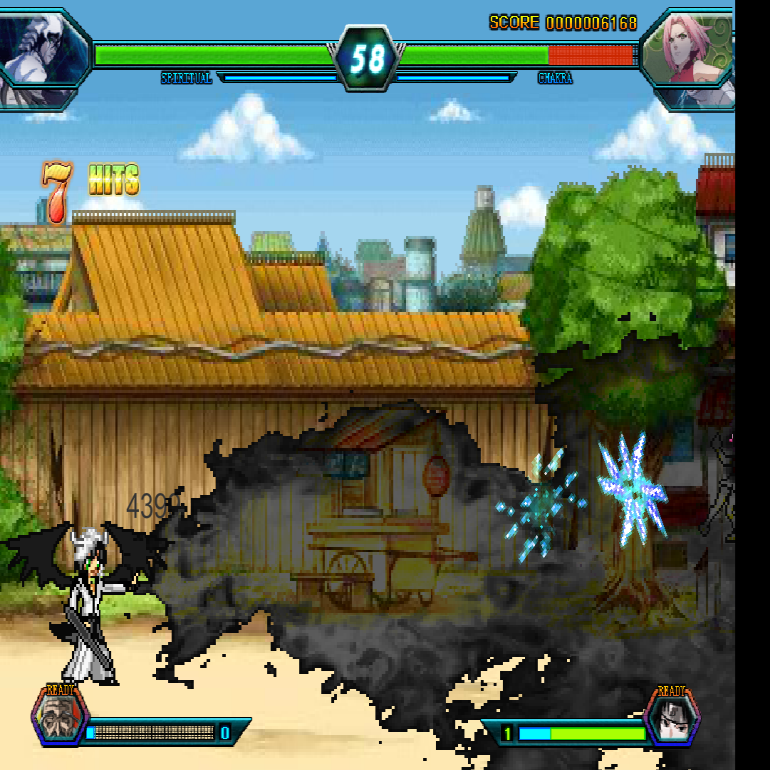Activate the ready masked assist character icon
Screen dimensions: 770x770
click(x=58, y=717)
